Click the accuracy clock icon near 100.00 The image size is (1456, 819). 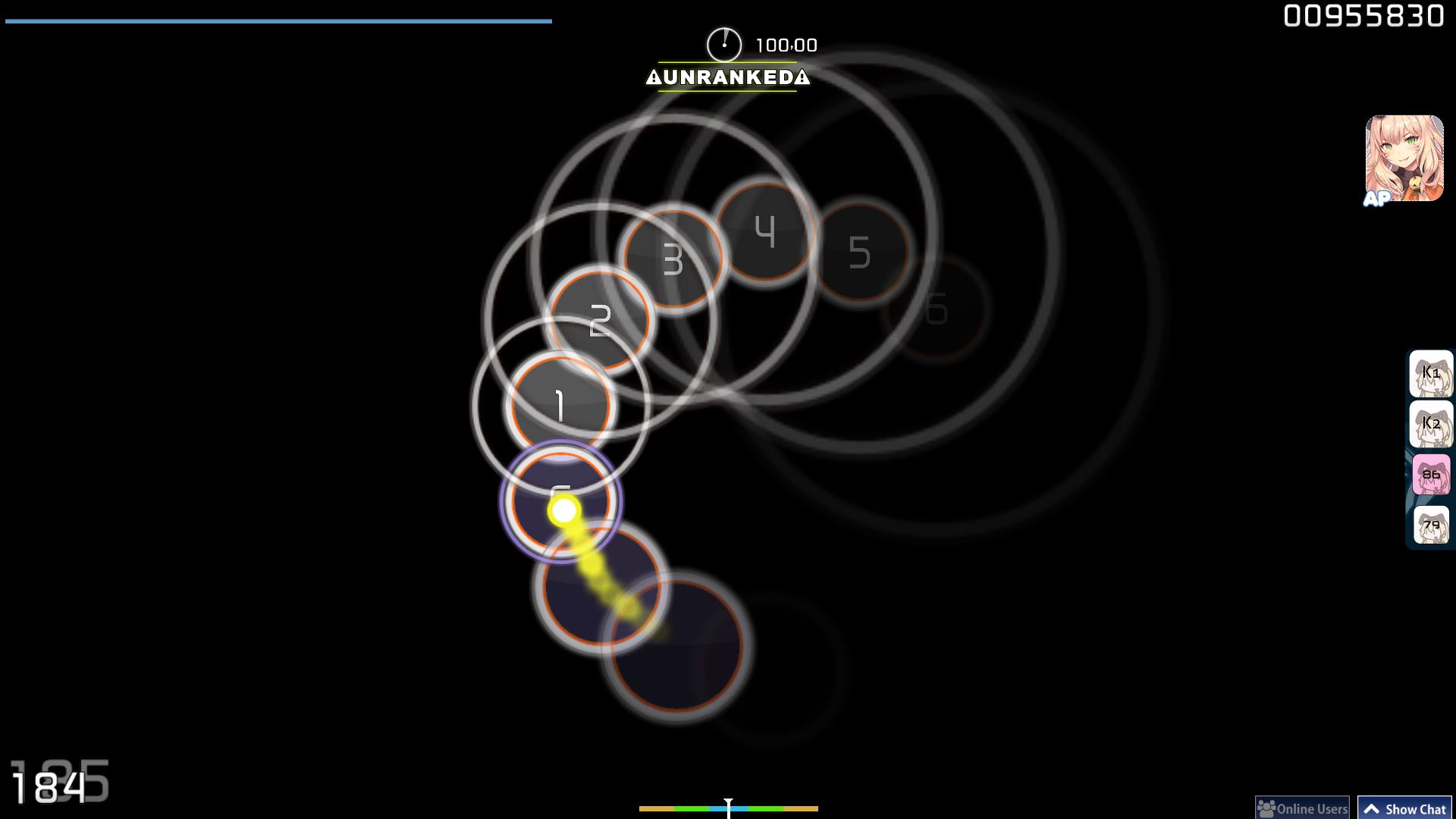click(724, 45)
